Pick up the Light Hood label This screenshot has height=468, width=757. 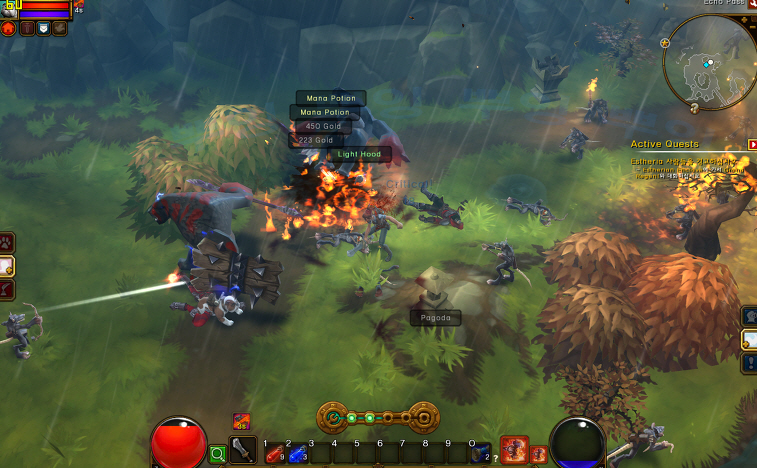point(359,154)
